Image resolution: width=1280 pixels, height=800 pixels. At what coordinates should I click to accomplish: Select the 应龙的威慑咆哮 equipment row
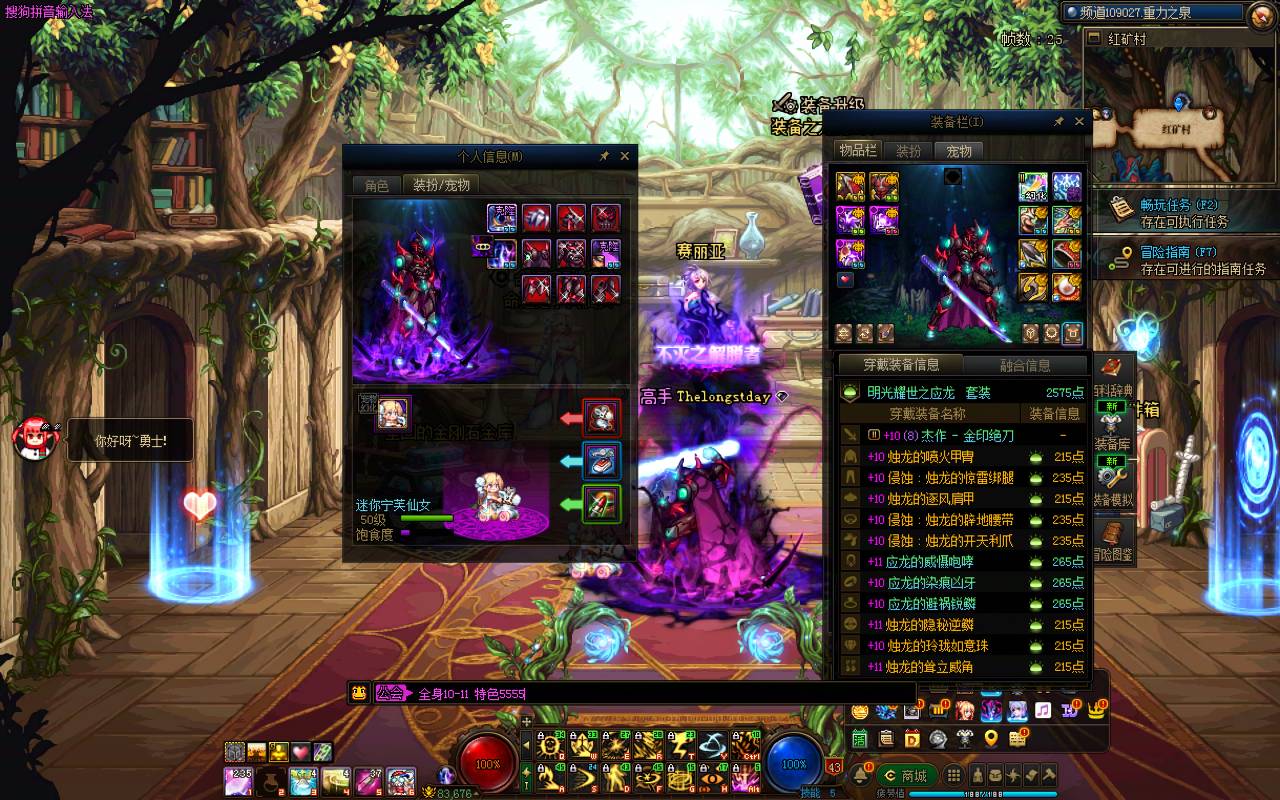[x=960, y=562]
